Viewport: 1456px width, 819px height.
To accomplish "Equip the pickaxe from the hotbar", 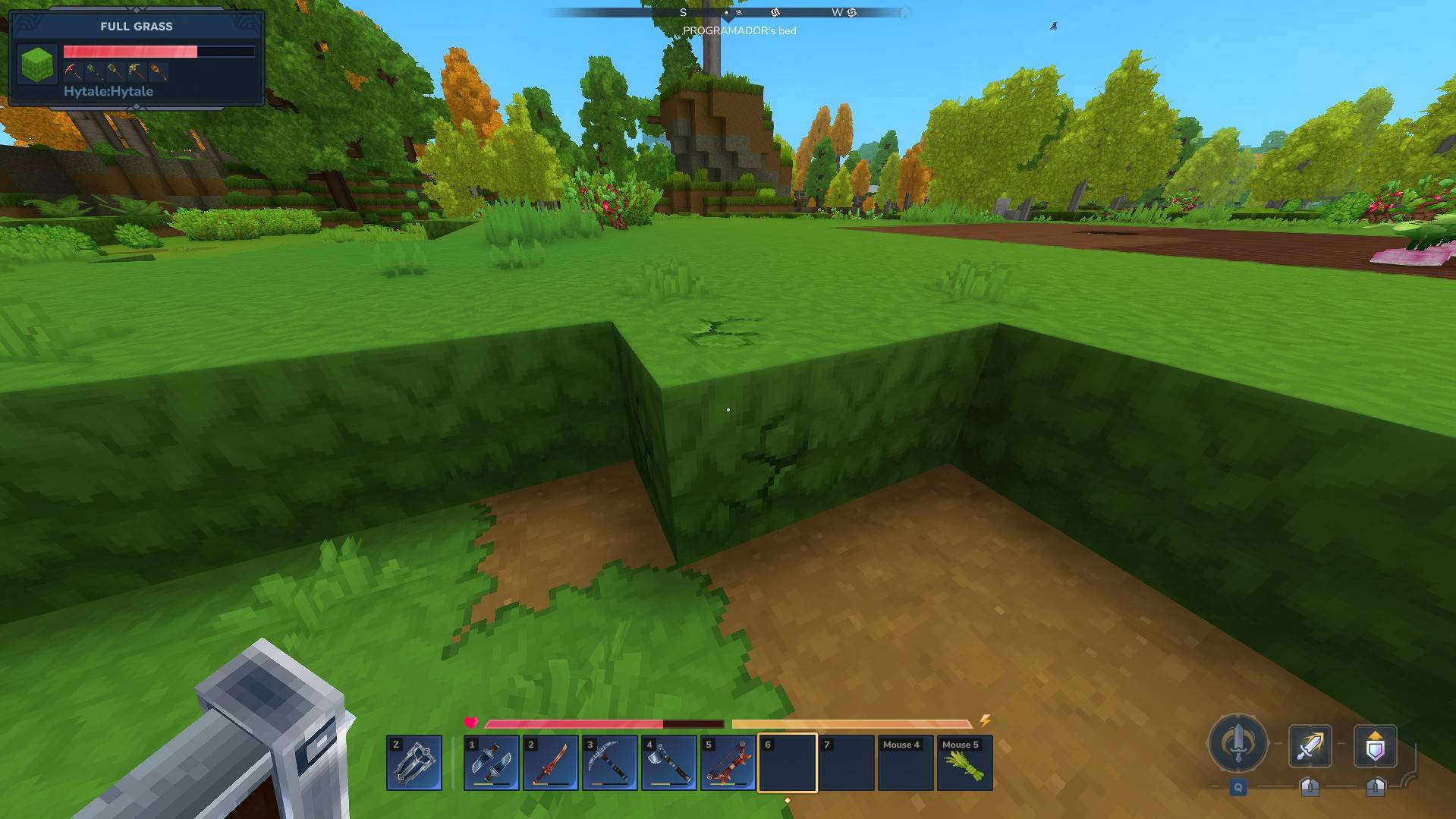I will coord(610,763).
